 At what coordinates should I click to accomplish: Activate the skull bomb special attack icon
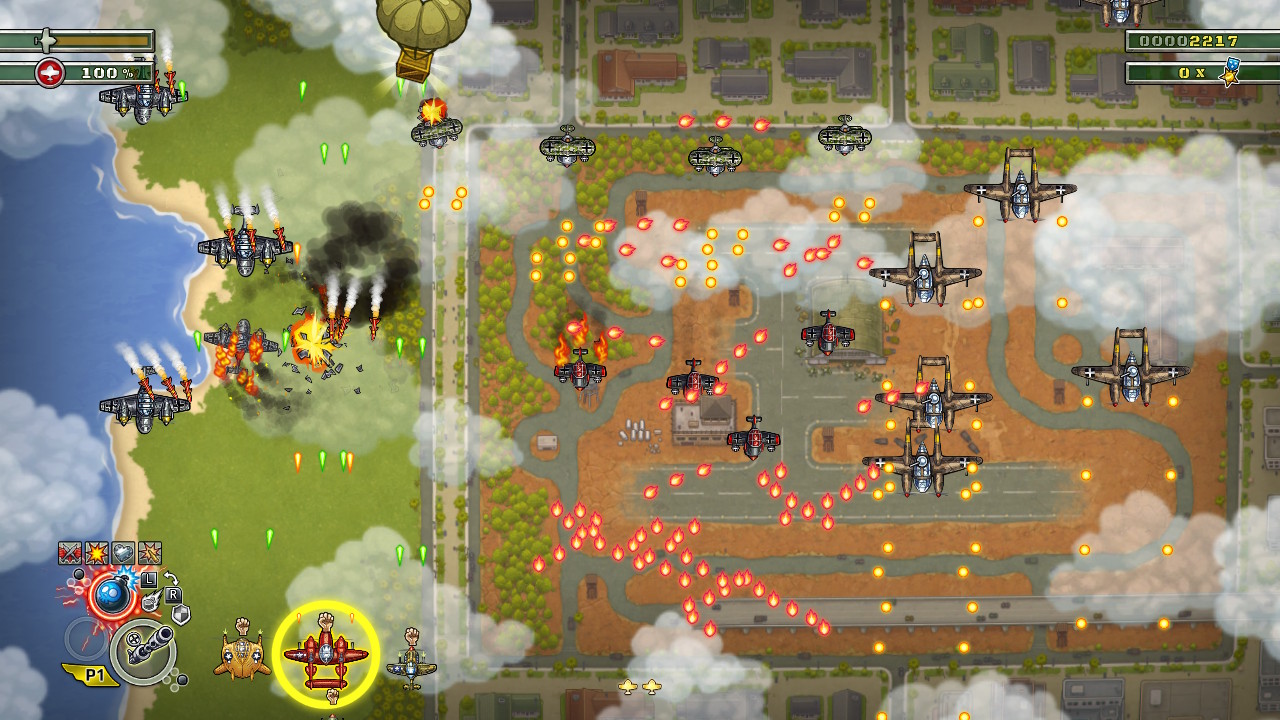(112, 593)
